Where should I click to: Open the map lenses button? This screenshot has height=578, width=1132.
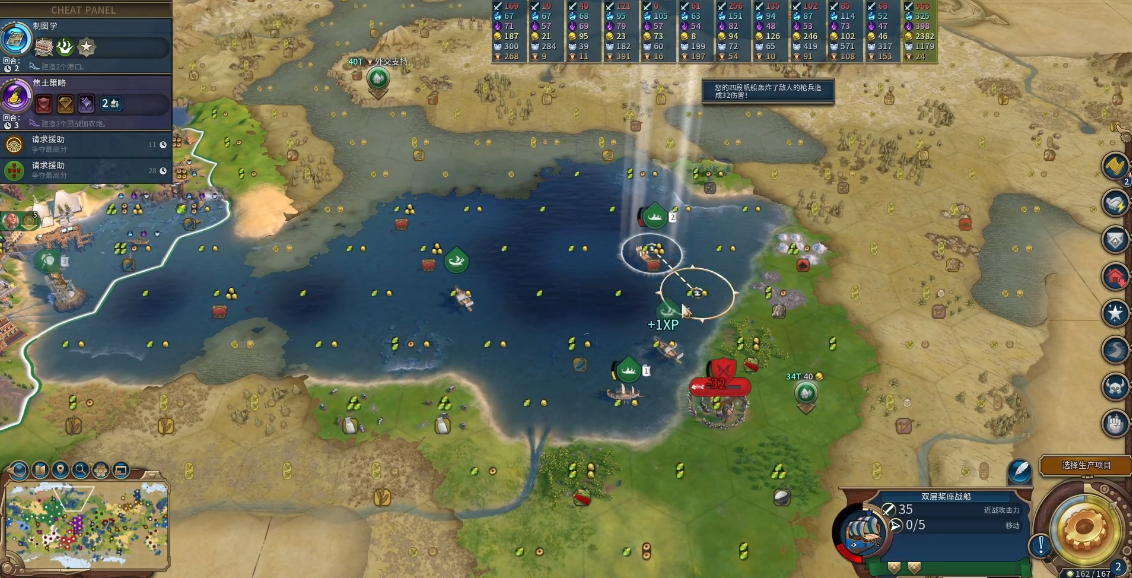coord(40,470)
